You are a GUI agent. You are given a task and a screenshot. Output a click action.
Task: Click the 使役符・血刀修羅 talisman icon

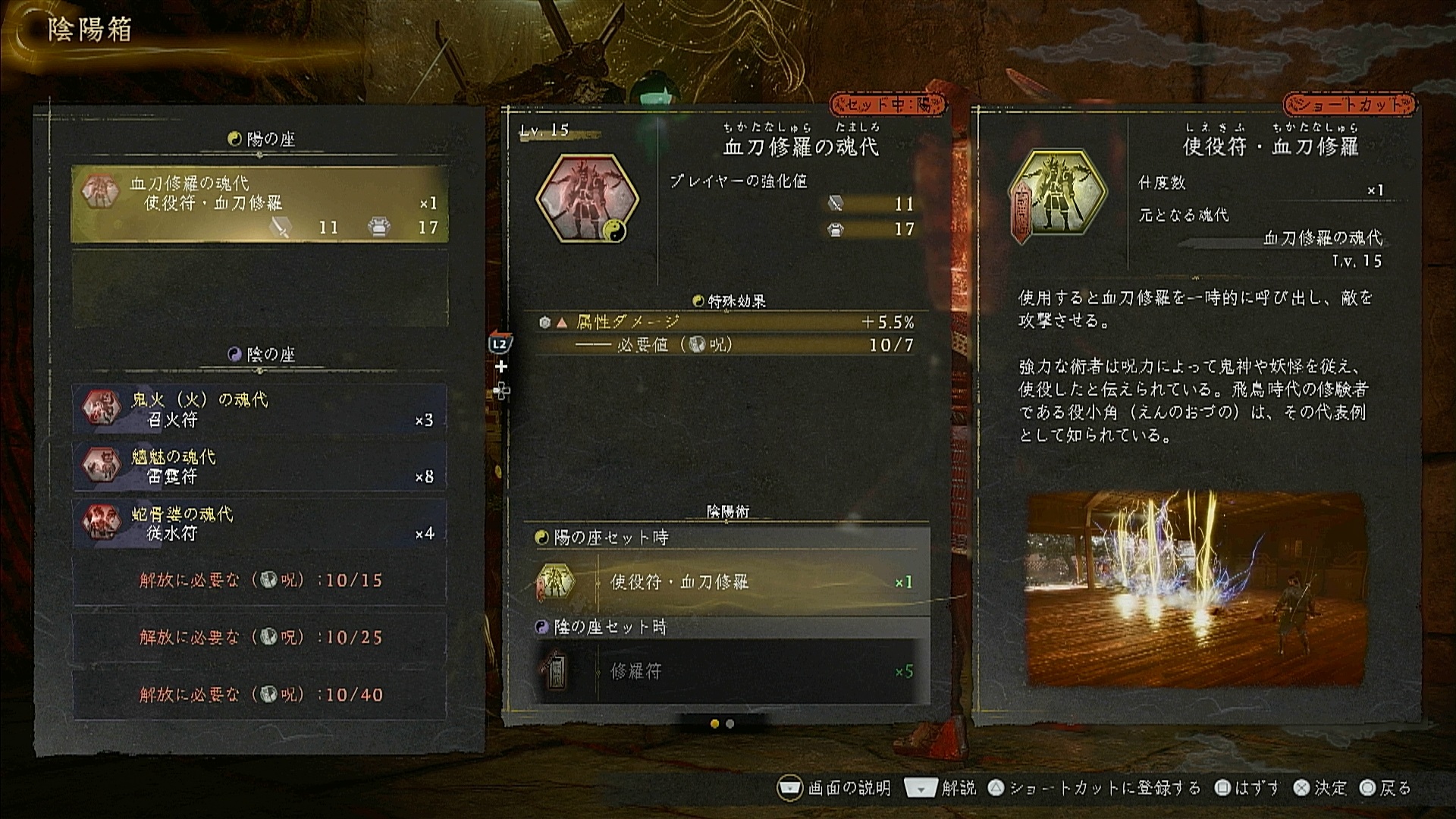pyautogui.click(x=1058, y=194)
